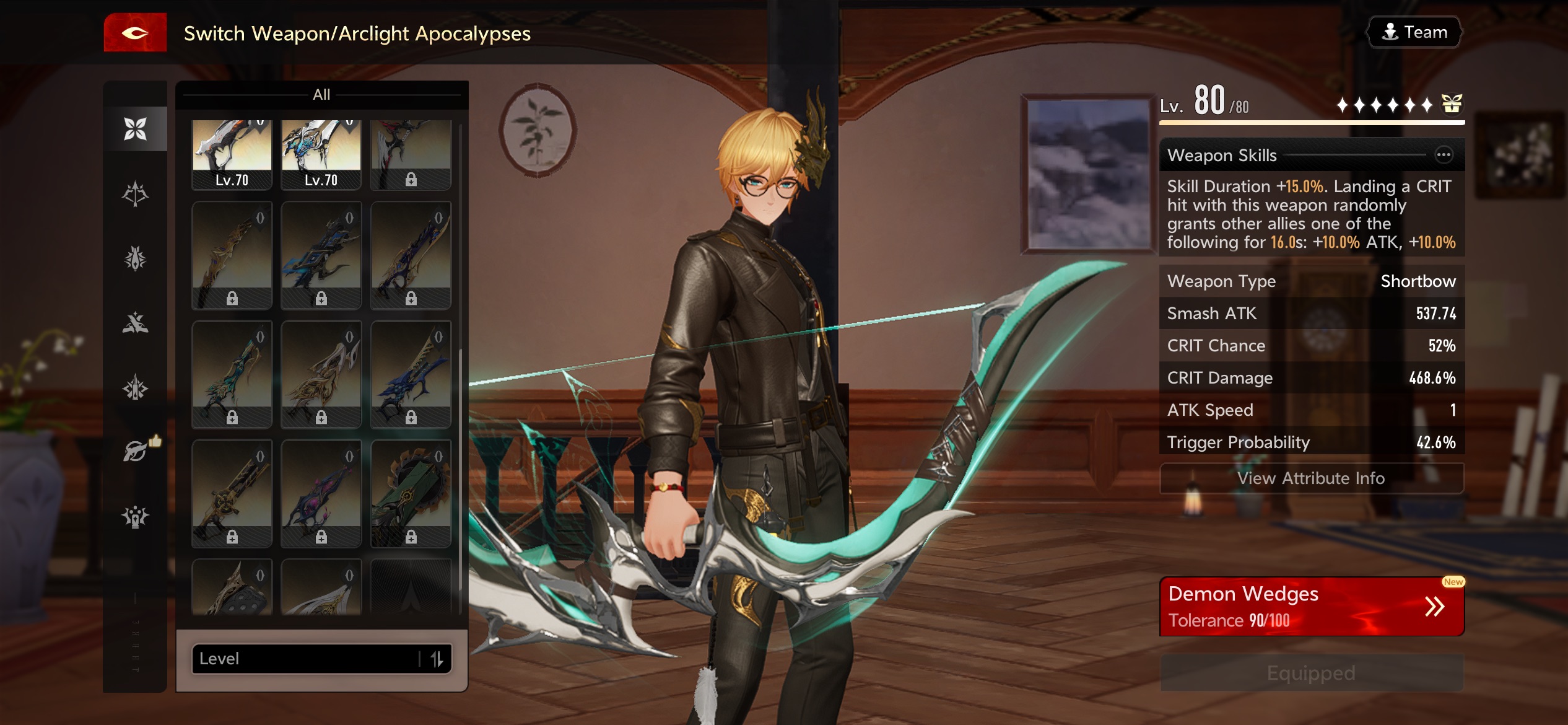Screen dimensions: 1568x725
Task: Pick the locked weapon with pink glow
Action: [x=321, y=493]
